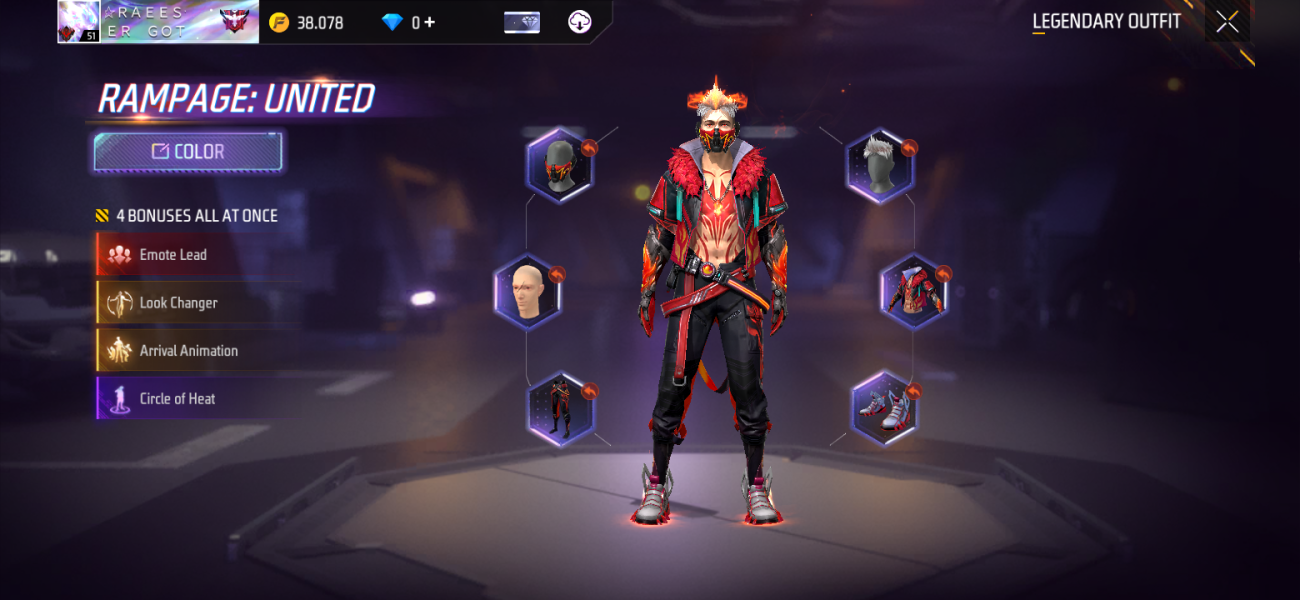Close the Legendary Outfit screen
This screenshot has height=600, width=1300.
pos(1227,22)
